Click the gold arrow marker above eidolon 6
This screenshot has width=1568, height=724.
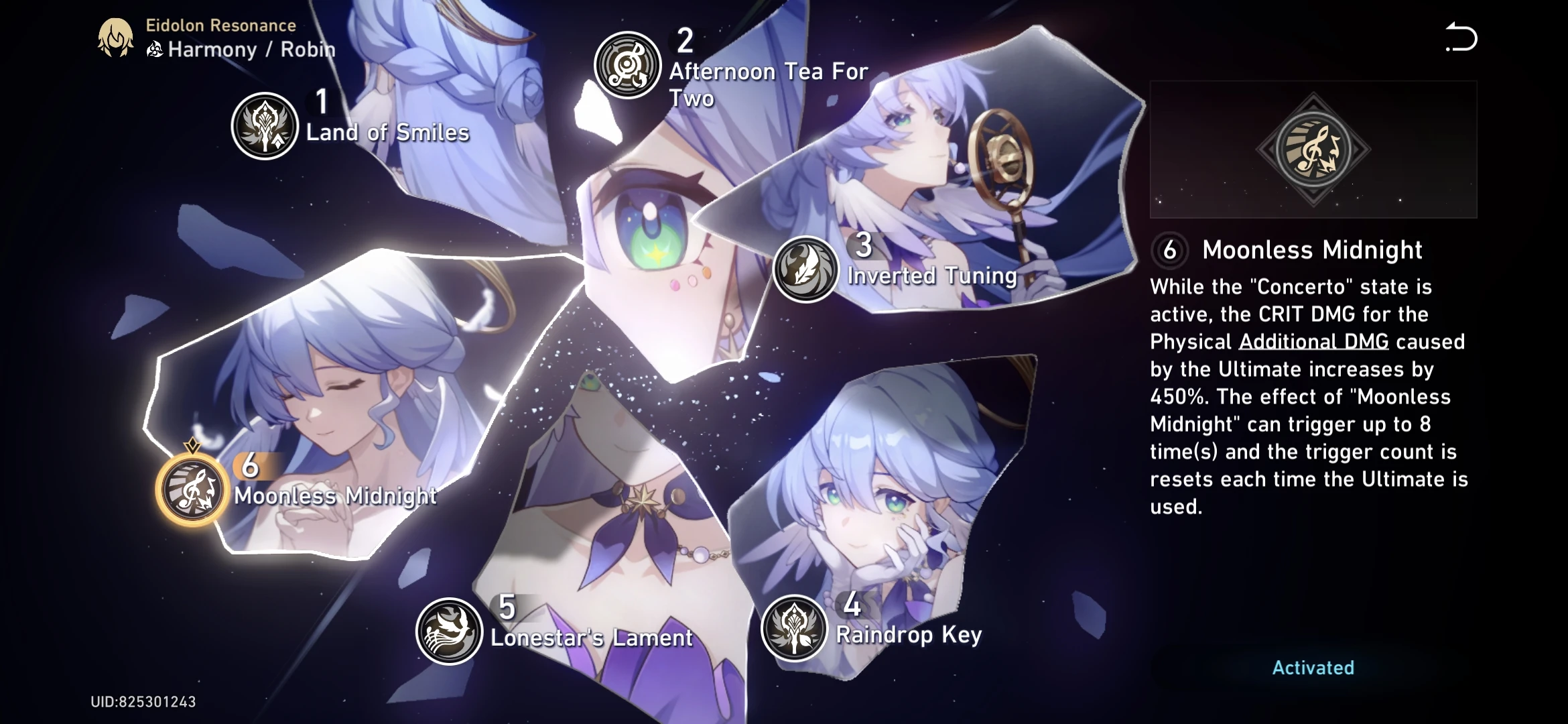tap(191, 444)
